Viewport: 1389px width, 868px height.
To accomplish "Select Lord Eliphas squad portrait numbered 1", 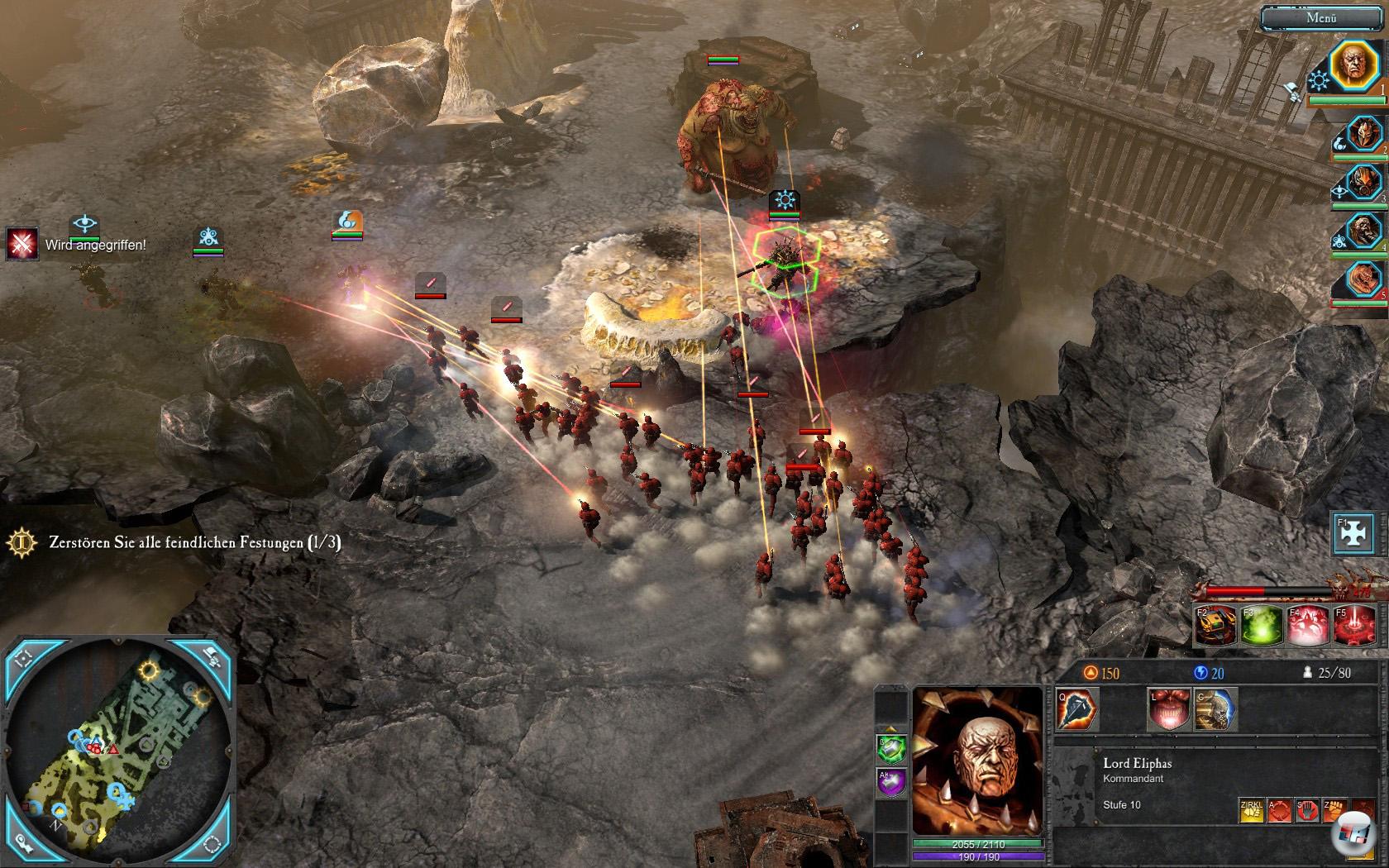I will point(1353,65).
